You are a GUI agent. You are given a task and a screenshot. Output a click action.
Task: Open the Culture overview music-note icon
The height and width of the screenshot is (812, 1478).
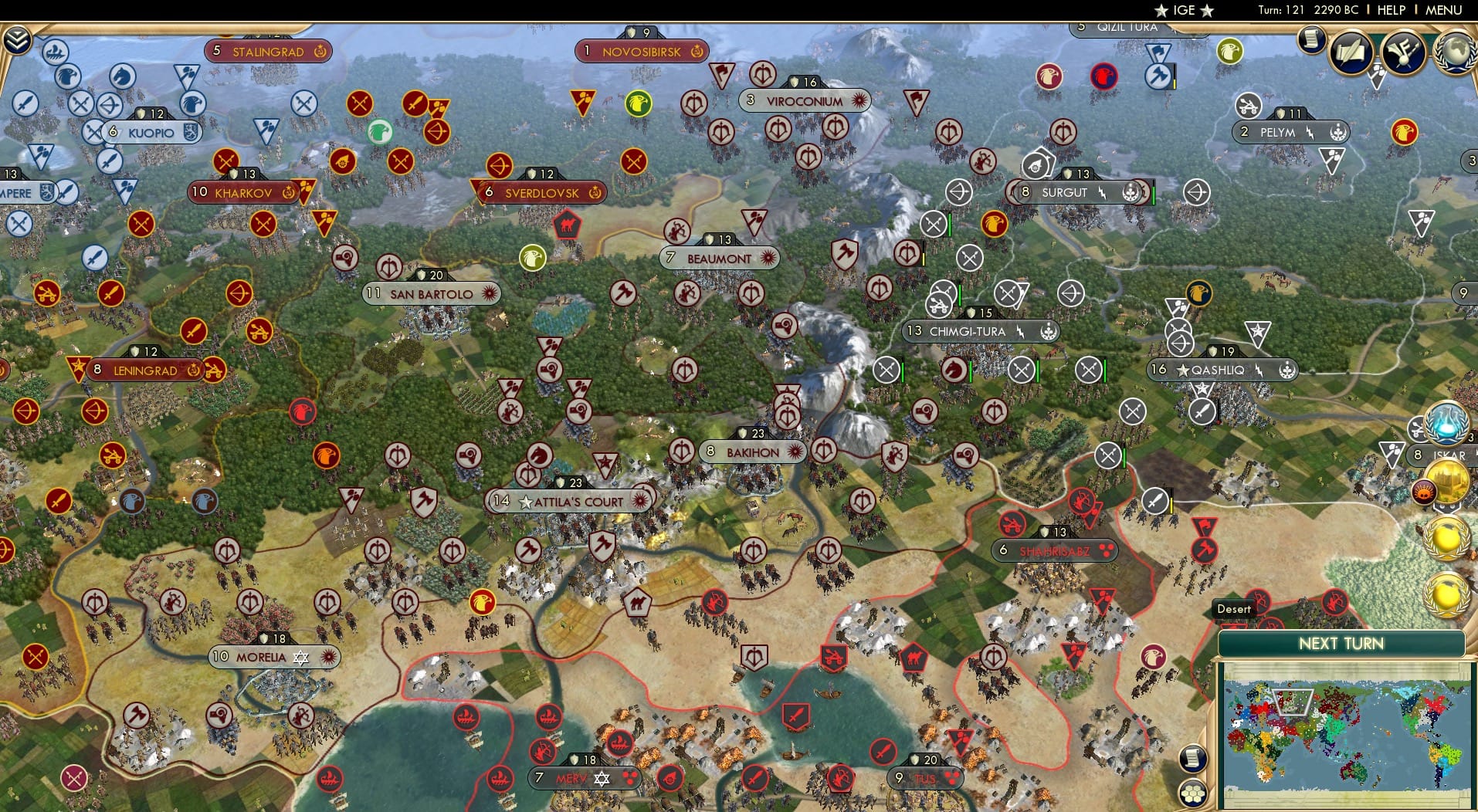pyautogui.click(x=1404, y=52)
